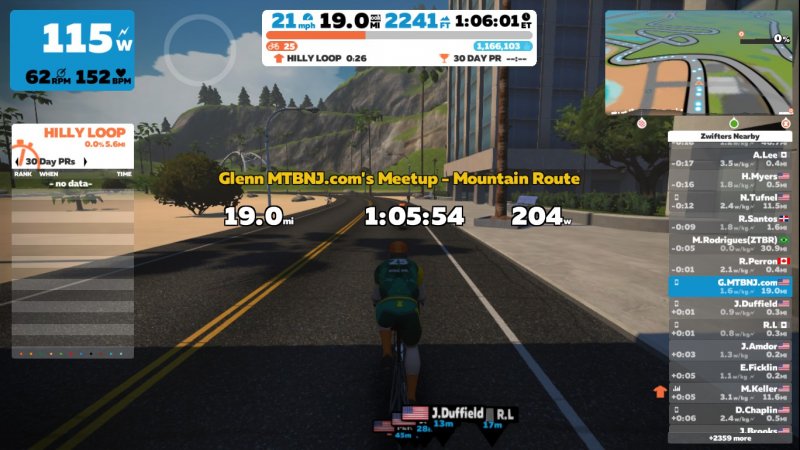Image resolution: width=800 pixels, height=450 pixels.
Task: Select the J.Duffield rider name tag
Action: [457, 412]
